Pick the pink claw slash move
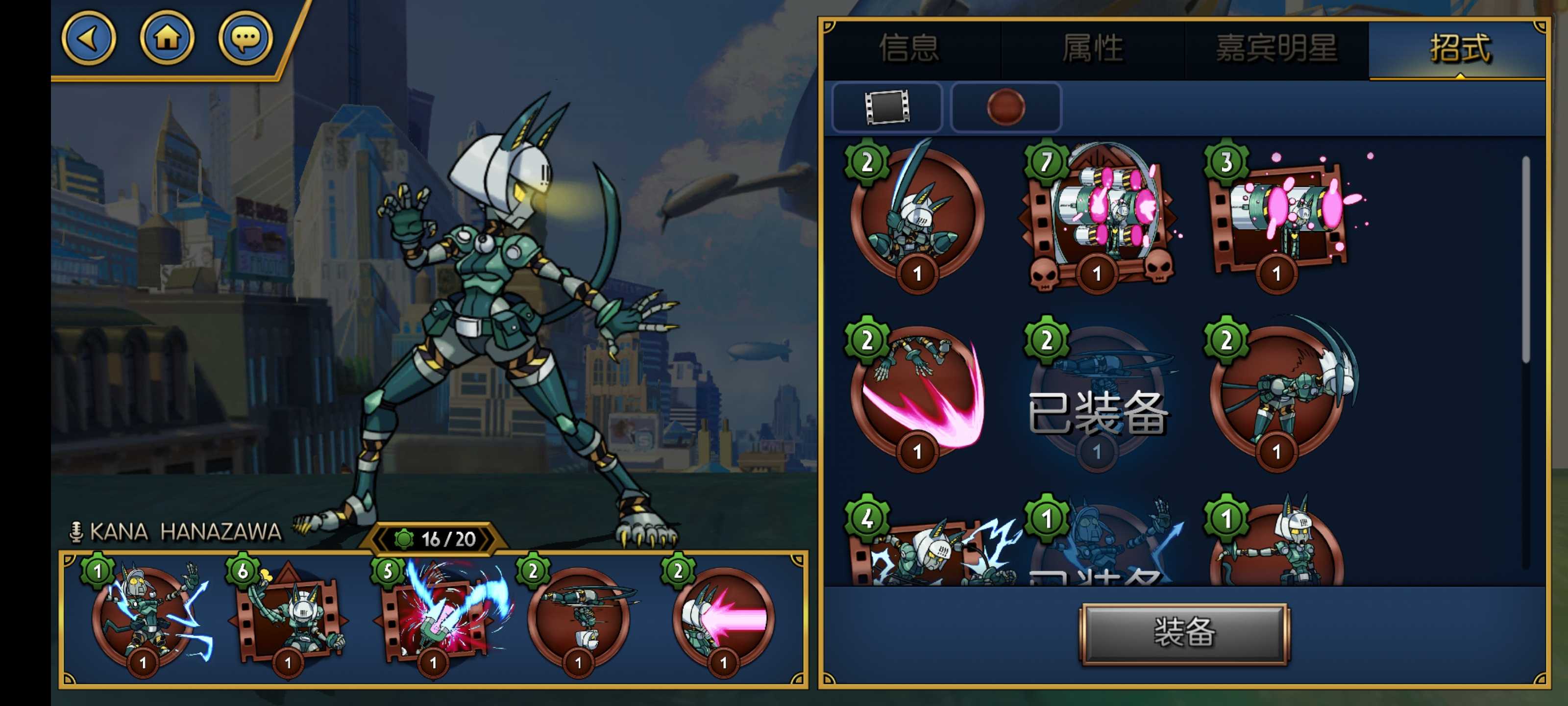1568x706 pixels. point(918,393)
